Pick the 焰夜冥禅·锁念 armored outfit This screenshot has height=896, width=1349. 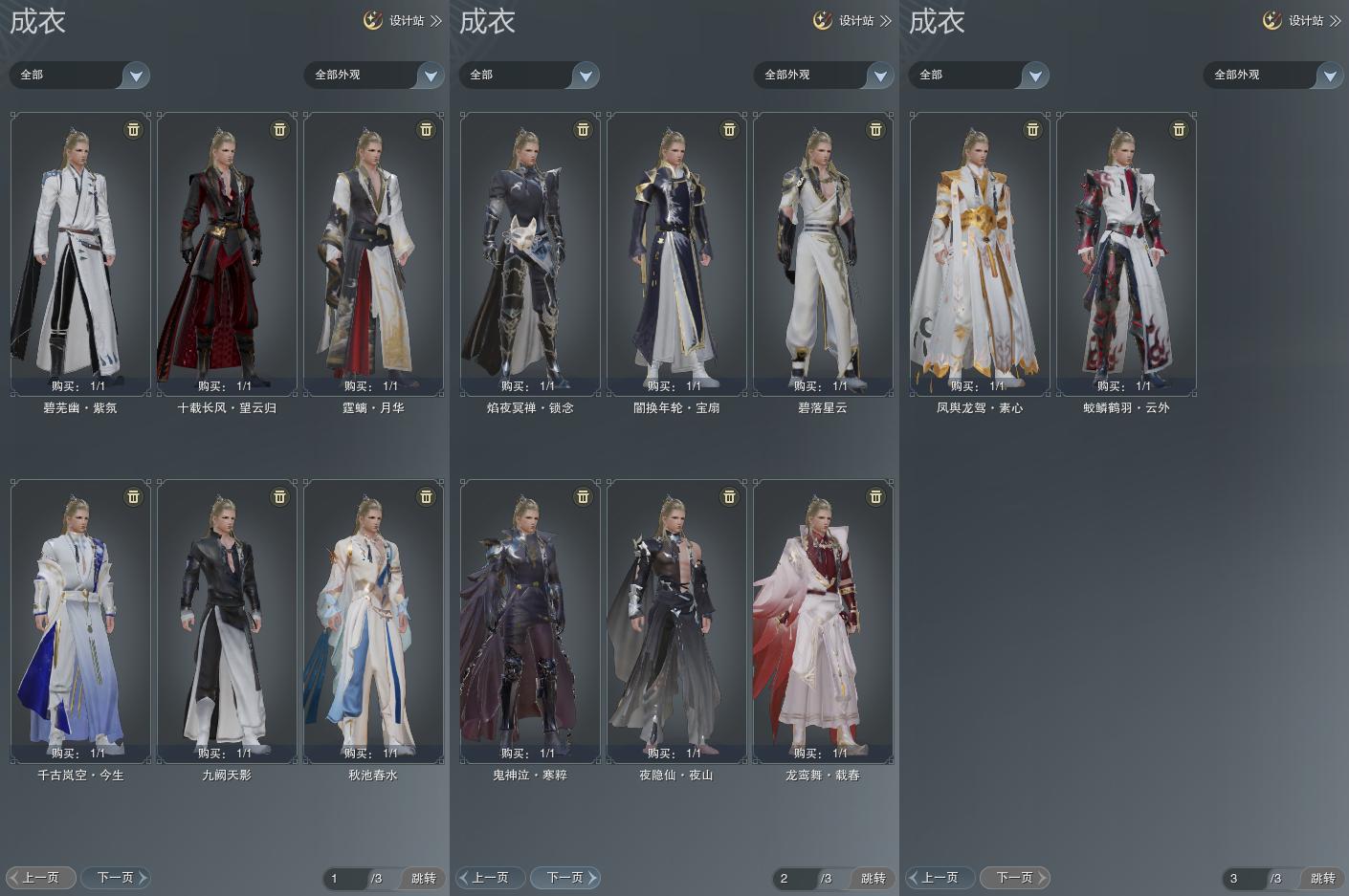click(530, 253)
